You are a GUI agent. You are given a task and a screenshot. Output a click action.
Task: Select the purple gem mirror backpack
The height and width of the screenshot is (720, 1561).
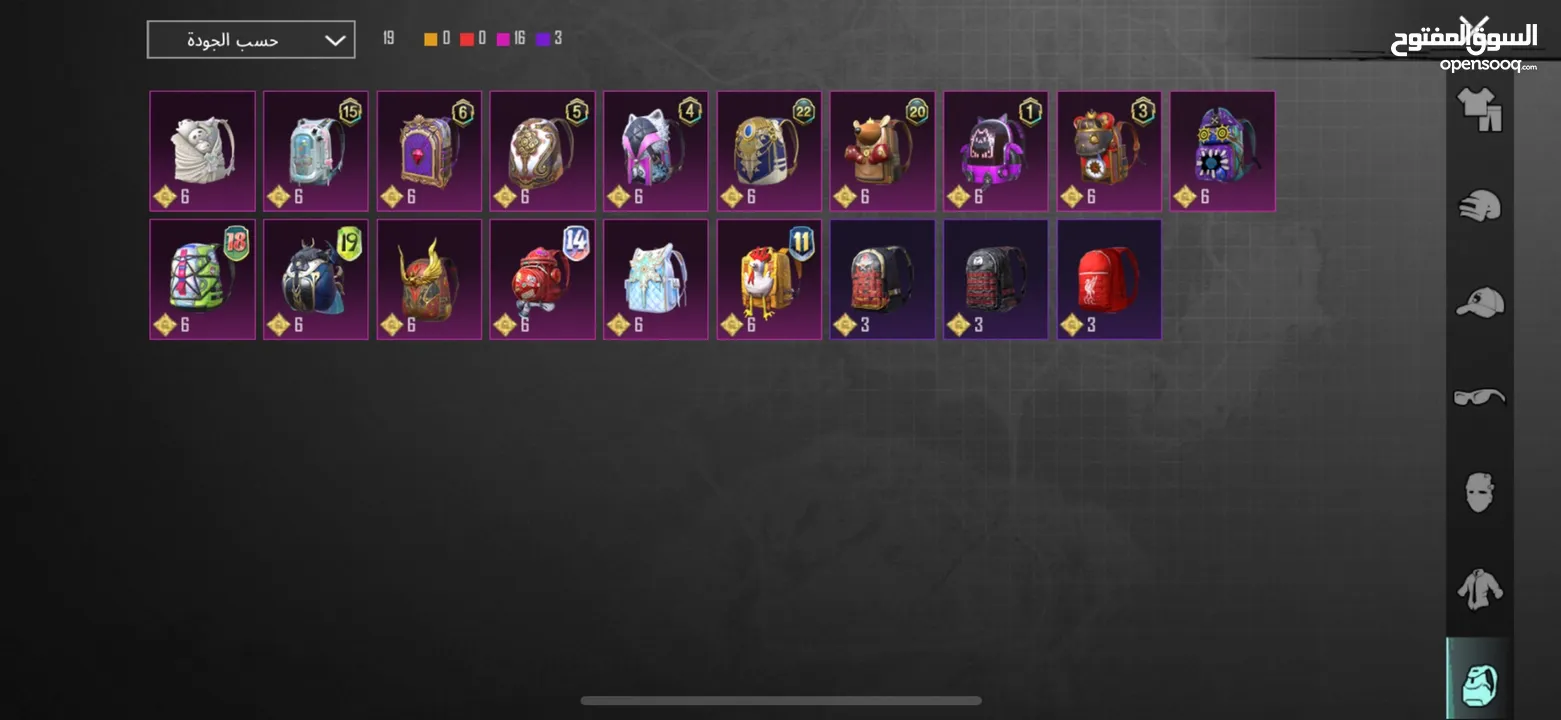tap(429, 151)
